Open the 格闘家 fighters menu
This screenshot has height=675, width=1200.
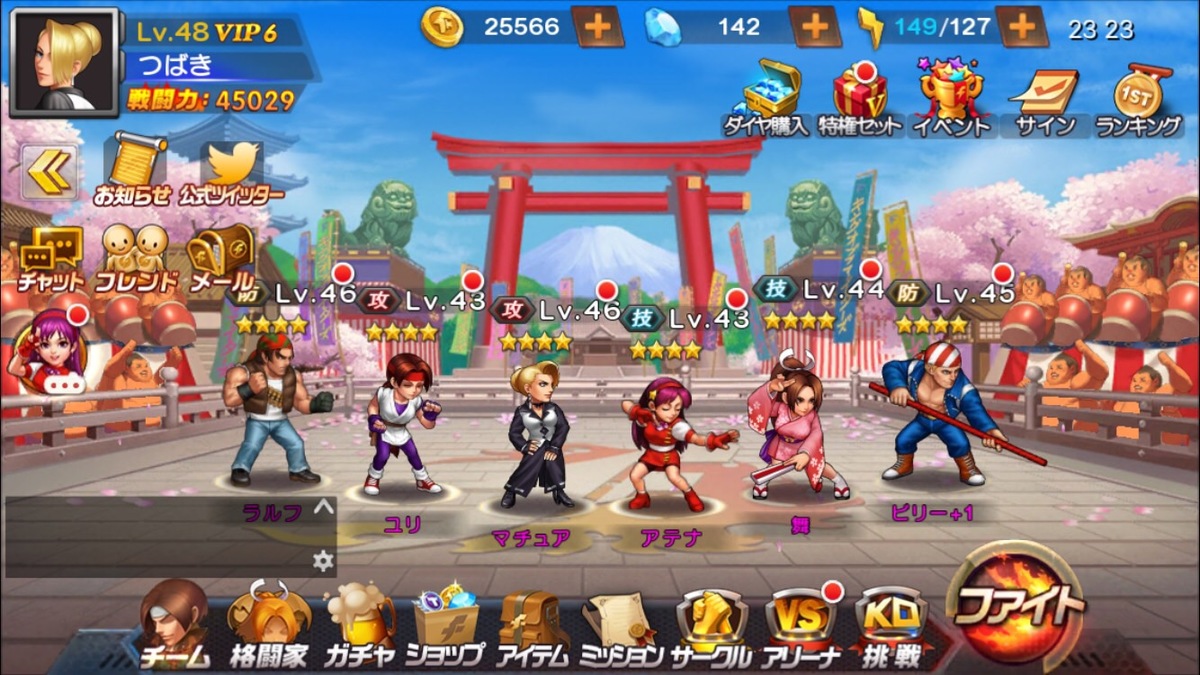coord(267,627)
